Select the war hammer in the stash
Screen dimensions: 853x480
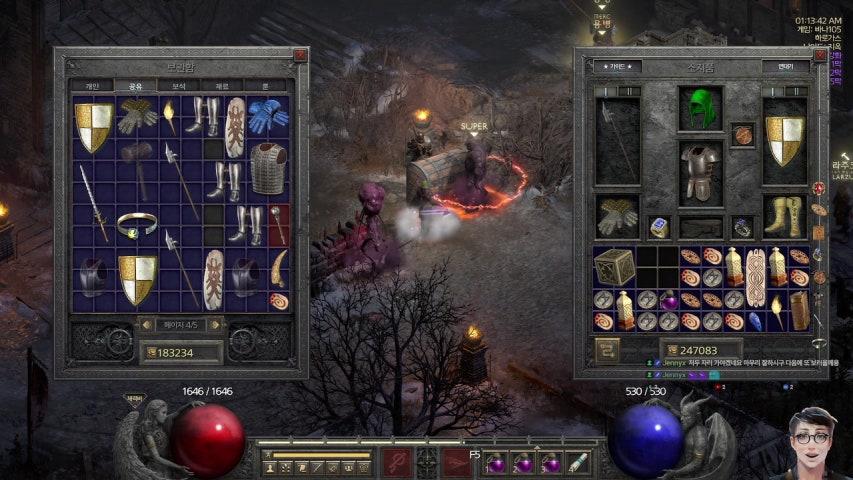[136, 160]
